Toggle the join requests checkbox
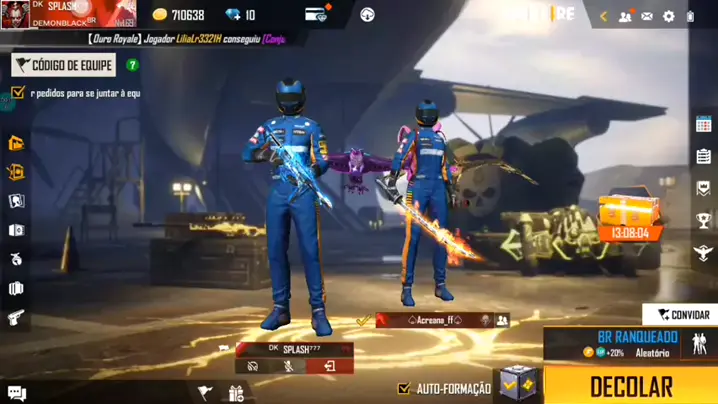Viewport: 718px width, 404px height. (18, 93)
